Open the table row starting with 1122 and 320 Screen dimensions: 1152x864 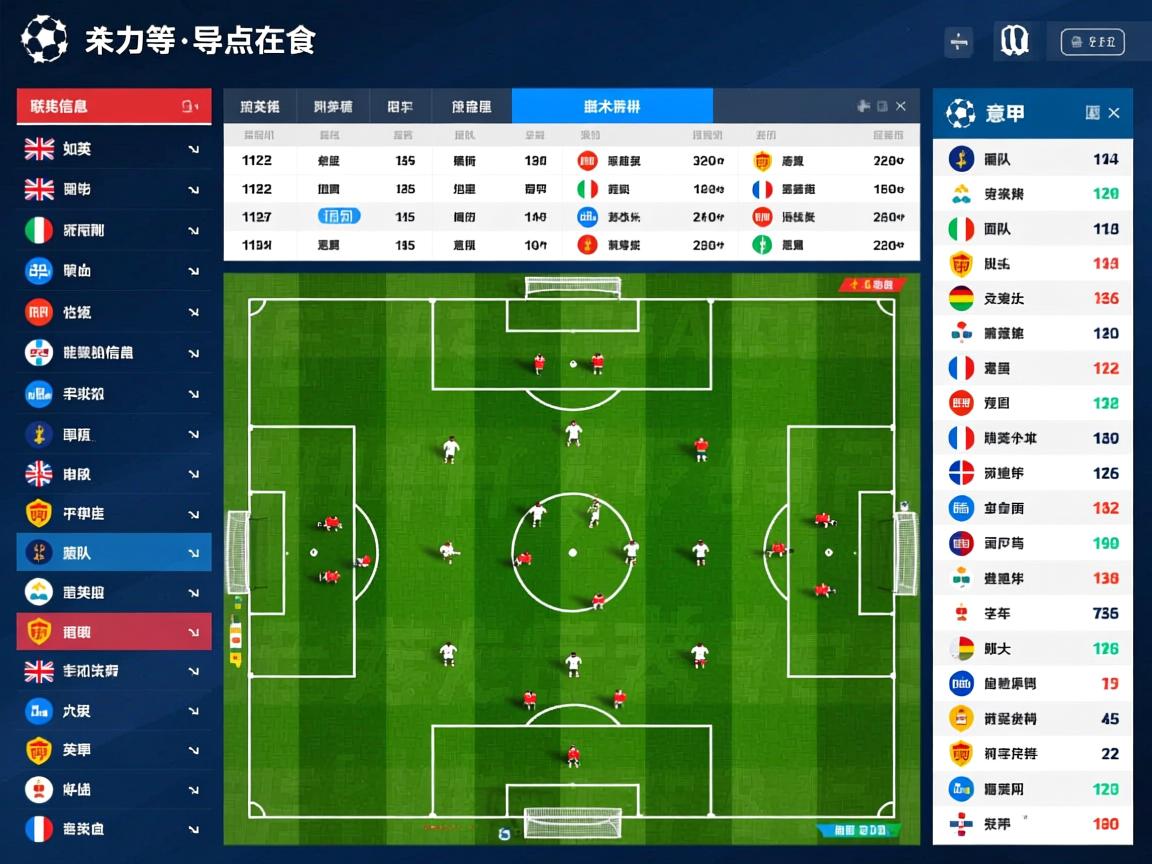point(571,160)
